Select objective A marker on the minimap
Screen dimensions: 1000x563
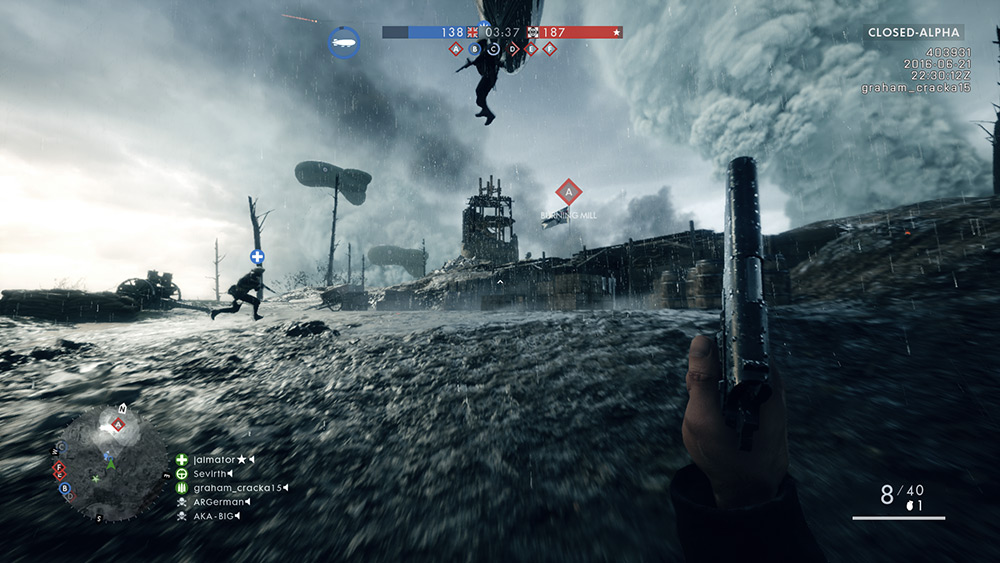click(119, 425)
